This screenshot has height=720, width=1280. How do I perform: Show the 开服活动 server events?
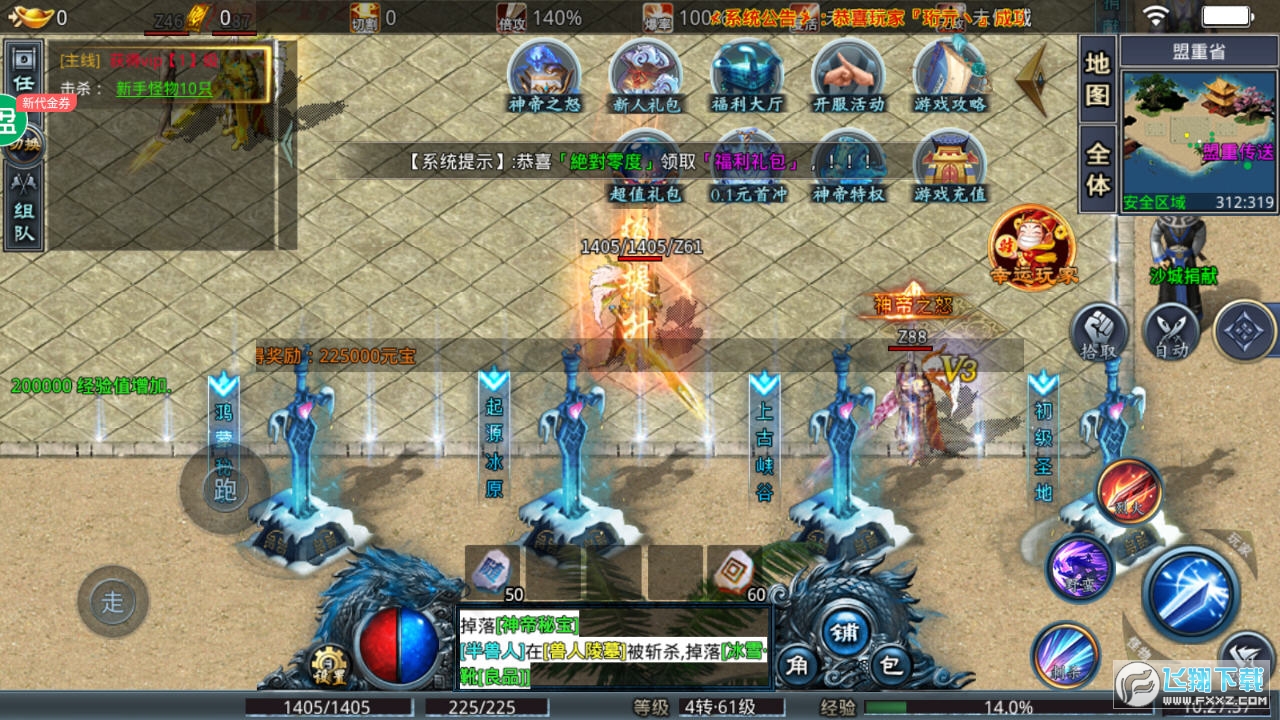[848, 73]
